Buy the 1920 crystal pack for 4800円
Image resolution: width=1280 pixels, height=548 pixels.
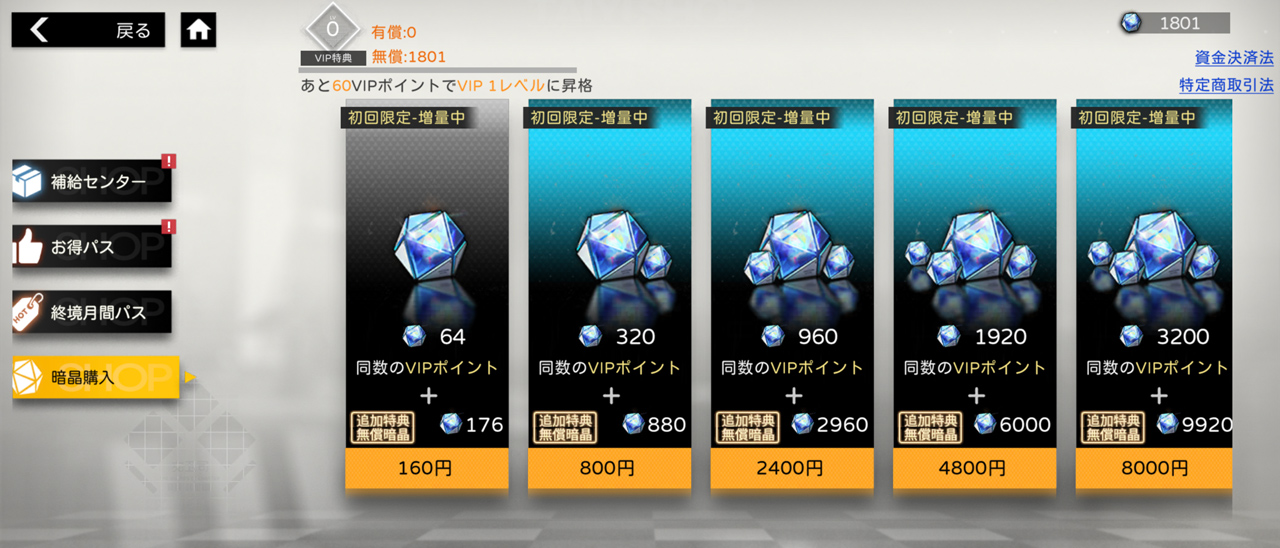974,467
